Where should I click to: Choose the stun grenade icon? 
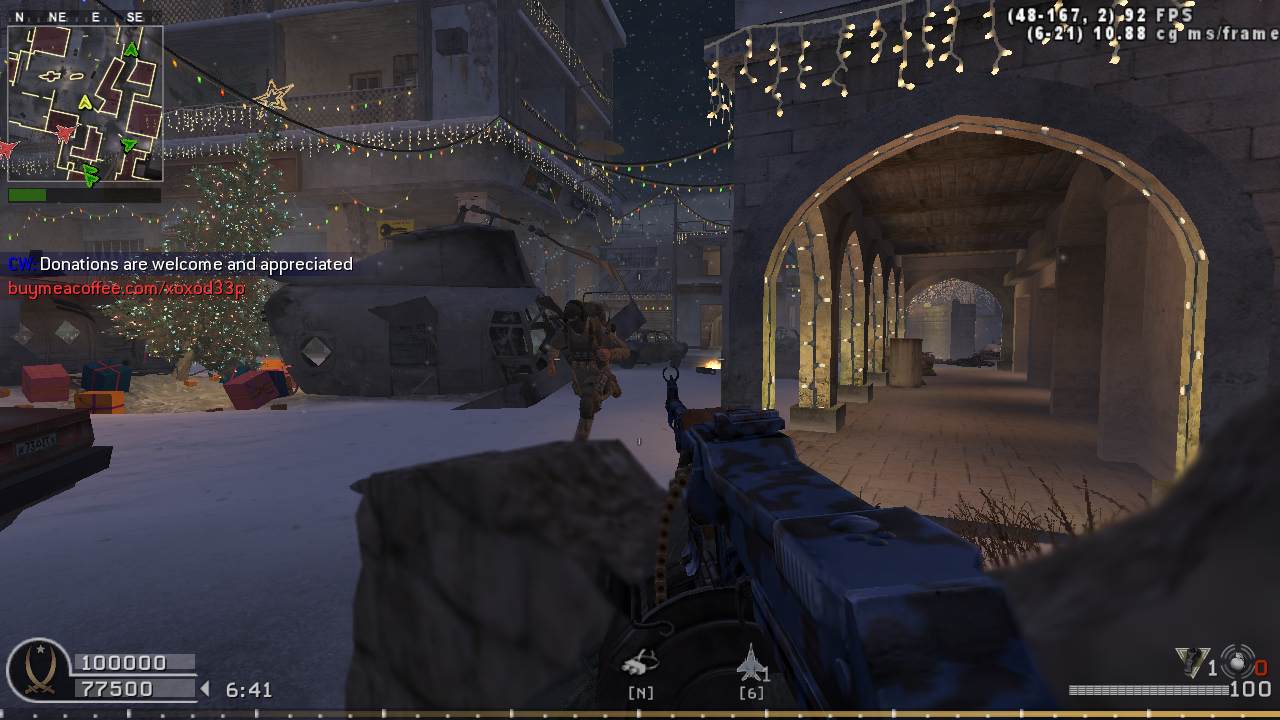click(x=1238, y=662)
